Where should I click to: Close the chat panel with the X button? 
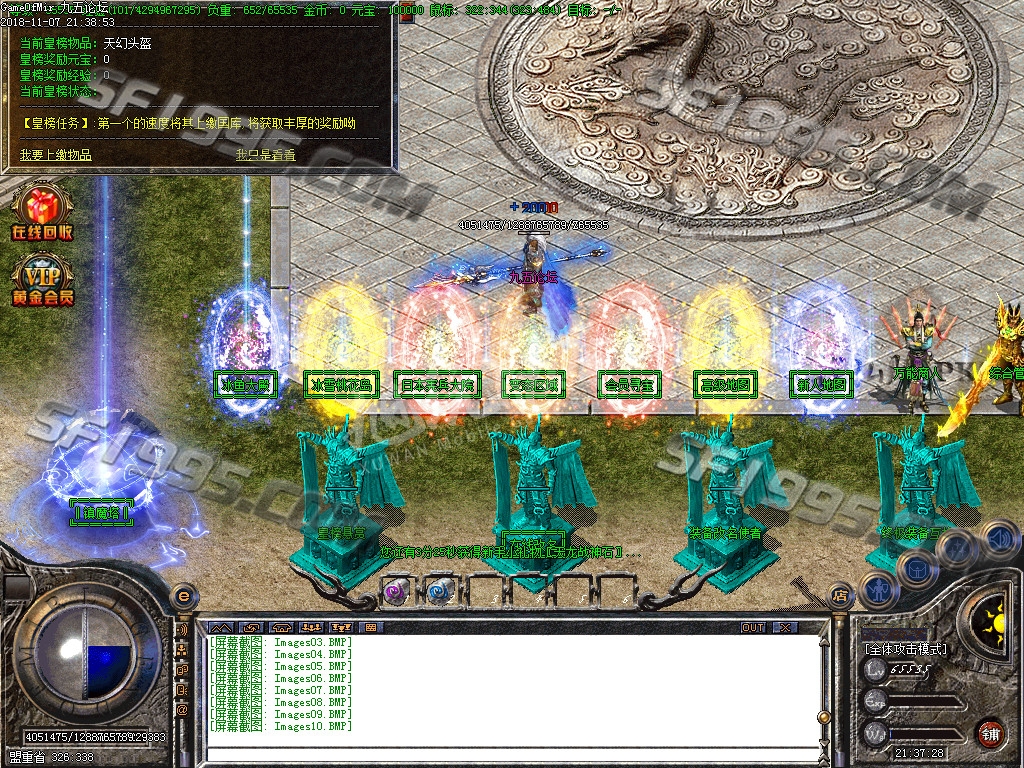coord(786,627)
